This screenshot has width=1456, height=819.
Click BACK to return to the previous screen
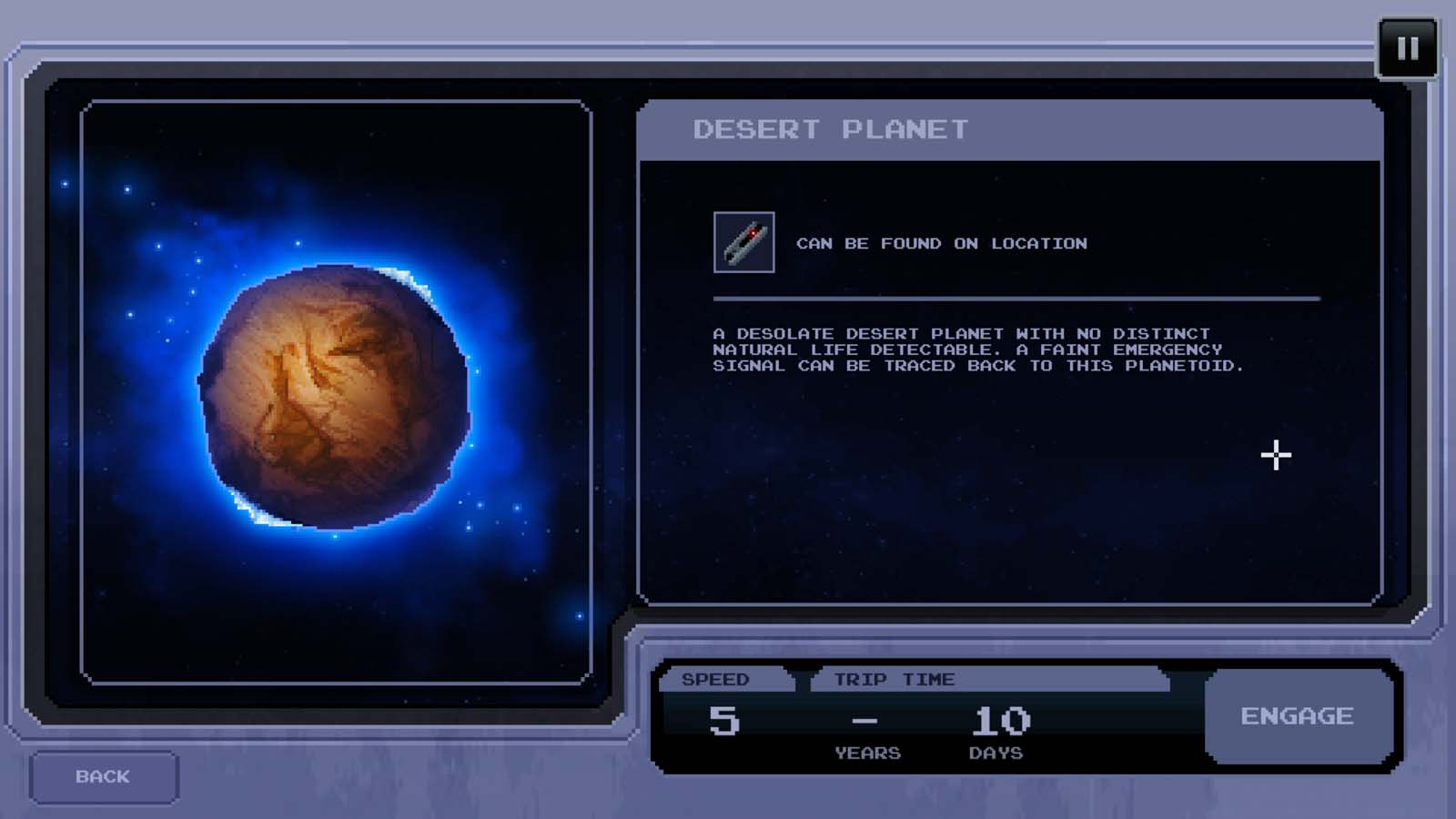tap(103, 776)
